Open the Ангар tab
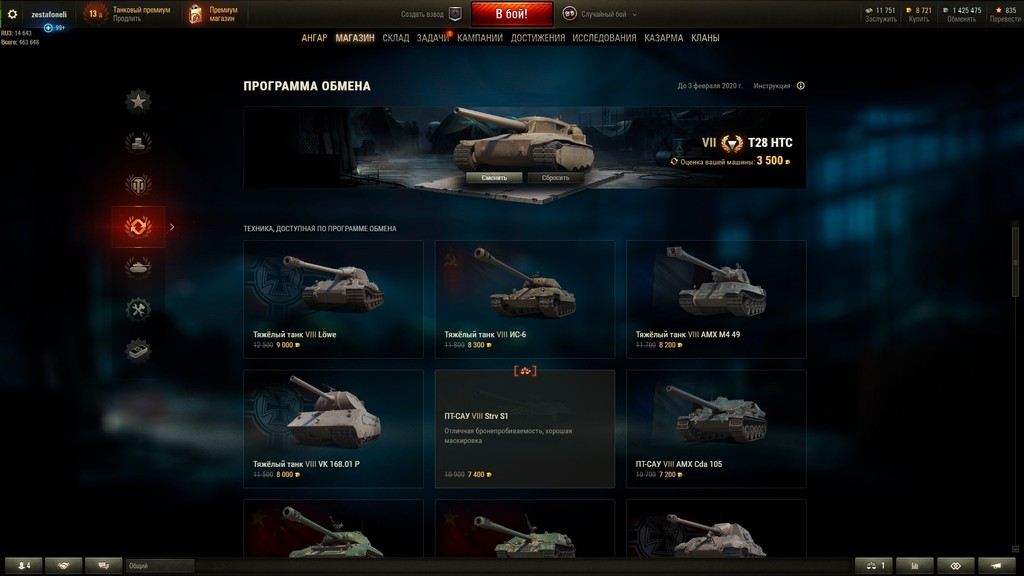 tap(314, 38)
